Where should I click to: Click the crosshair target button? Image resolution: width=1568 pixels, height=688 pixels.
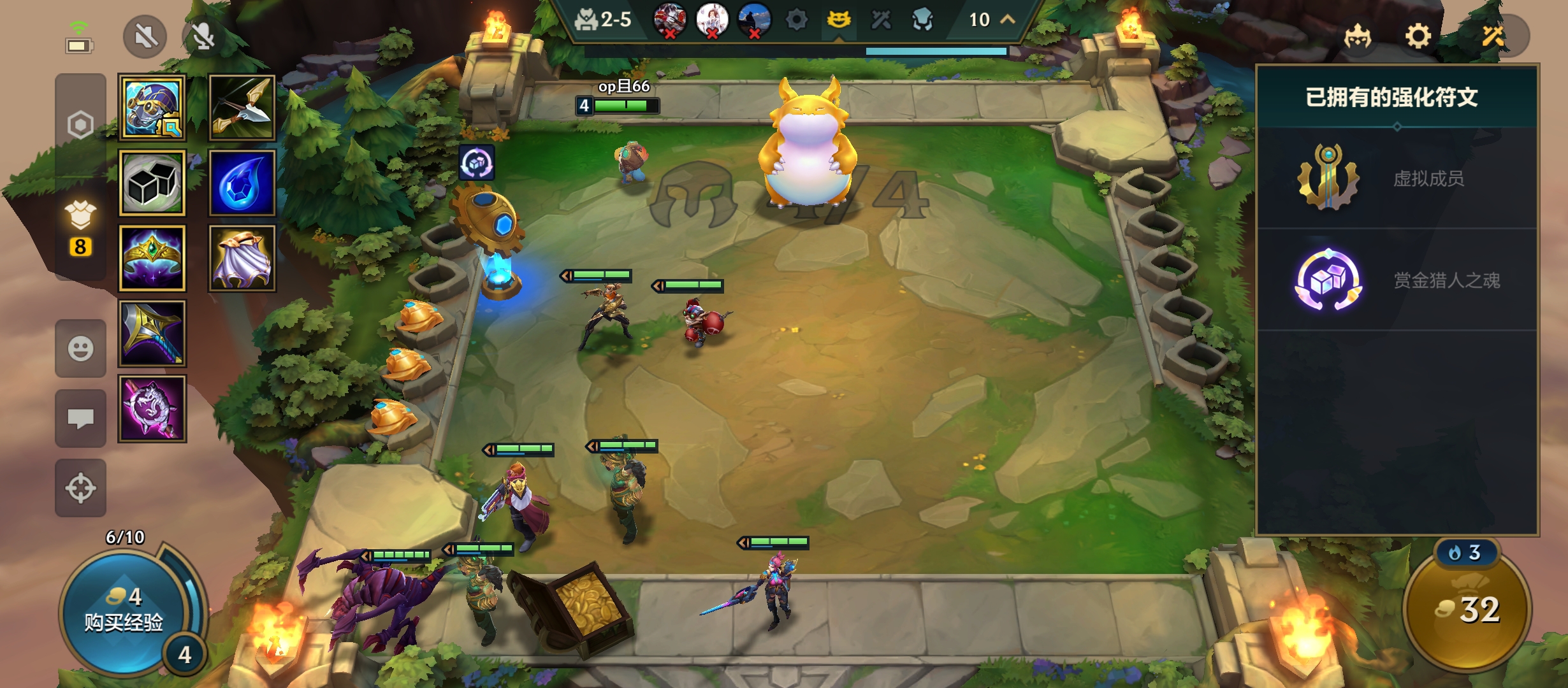(80, 488)
